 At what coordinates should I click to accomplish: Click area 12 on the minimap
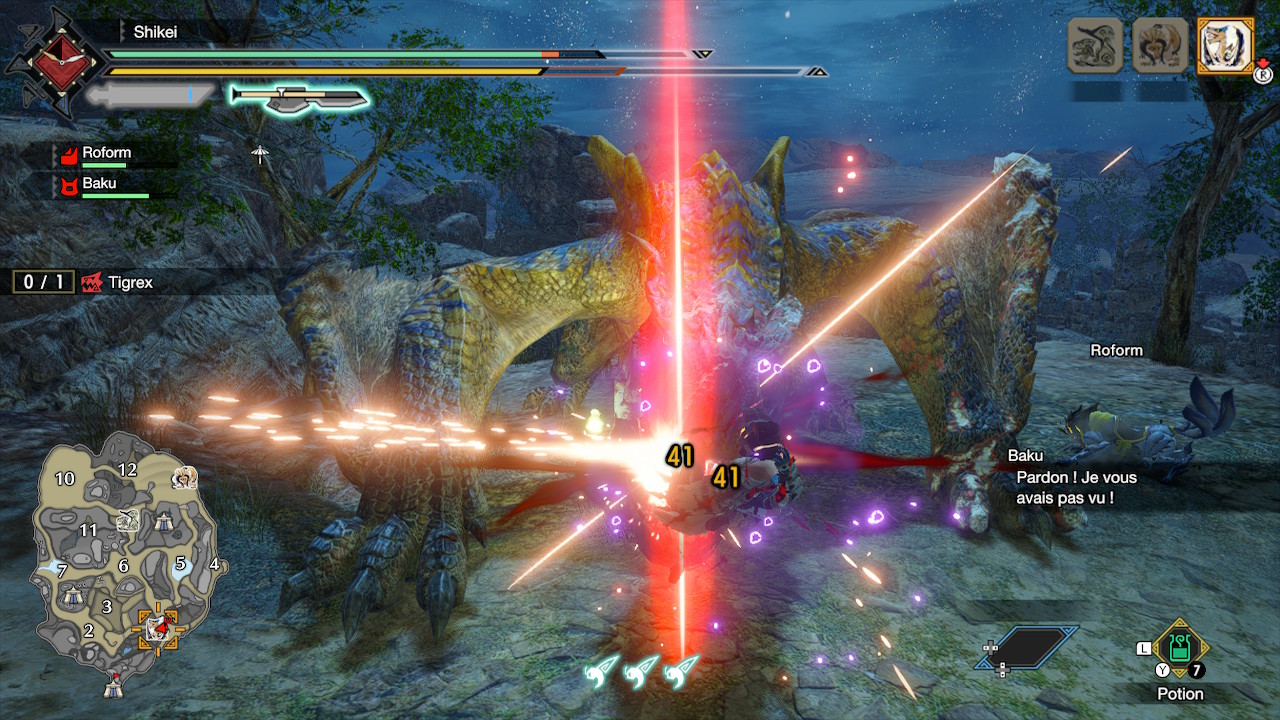(x=127, y=469)
